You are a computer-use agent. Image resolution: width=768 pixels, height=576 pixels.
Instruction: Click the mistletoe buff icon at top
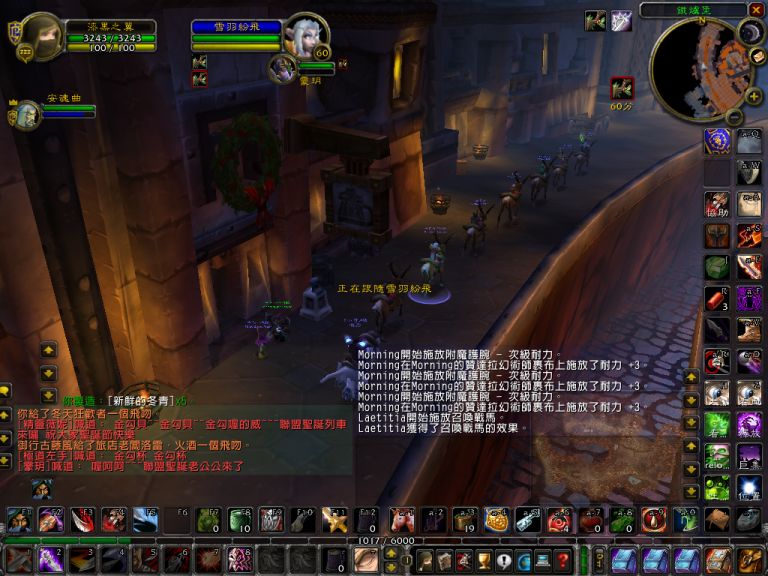(x=595, y=20)
